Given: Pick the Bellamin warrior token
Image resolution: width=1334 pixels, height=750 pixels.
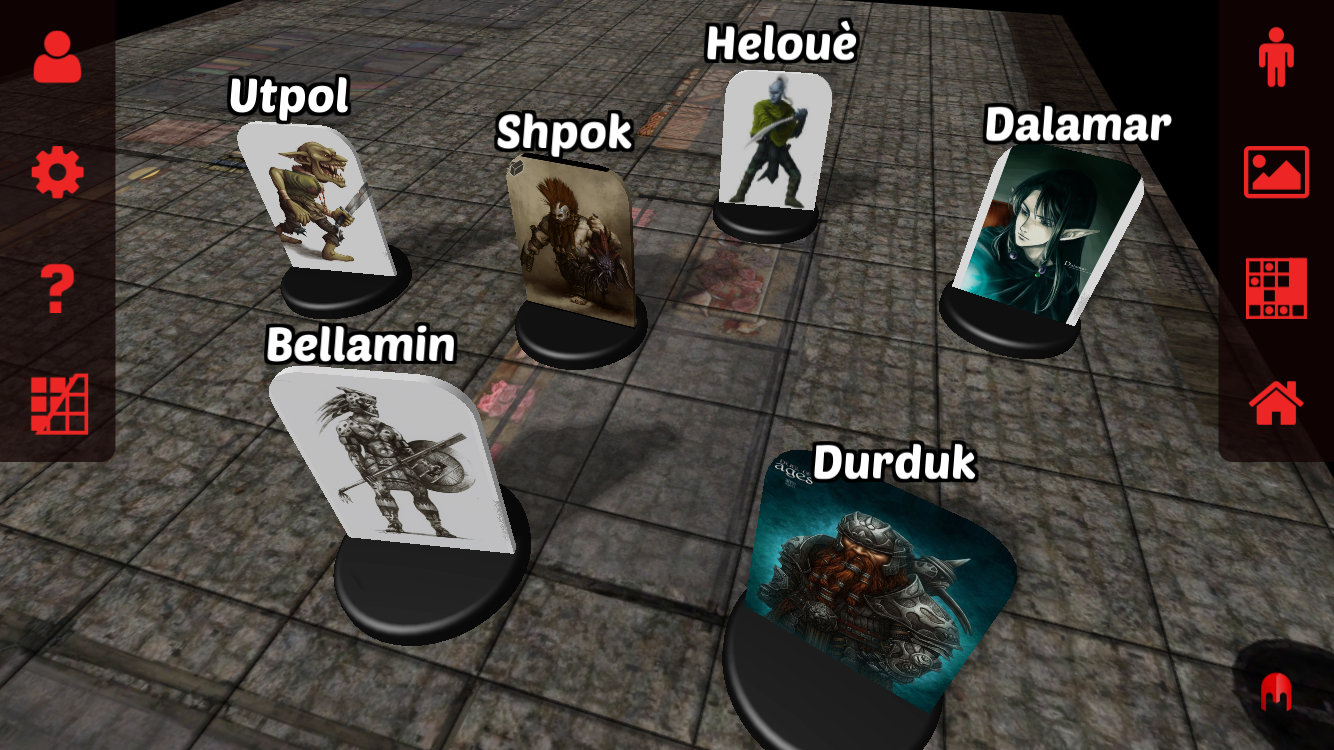Looking at the screenshot, I should (394, 460).
